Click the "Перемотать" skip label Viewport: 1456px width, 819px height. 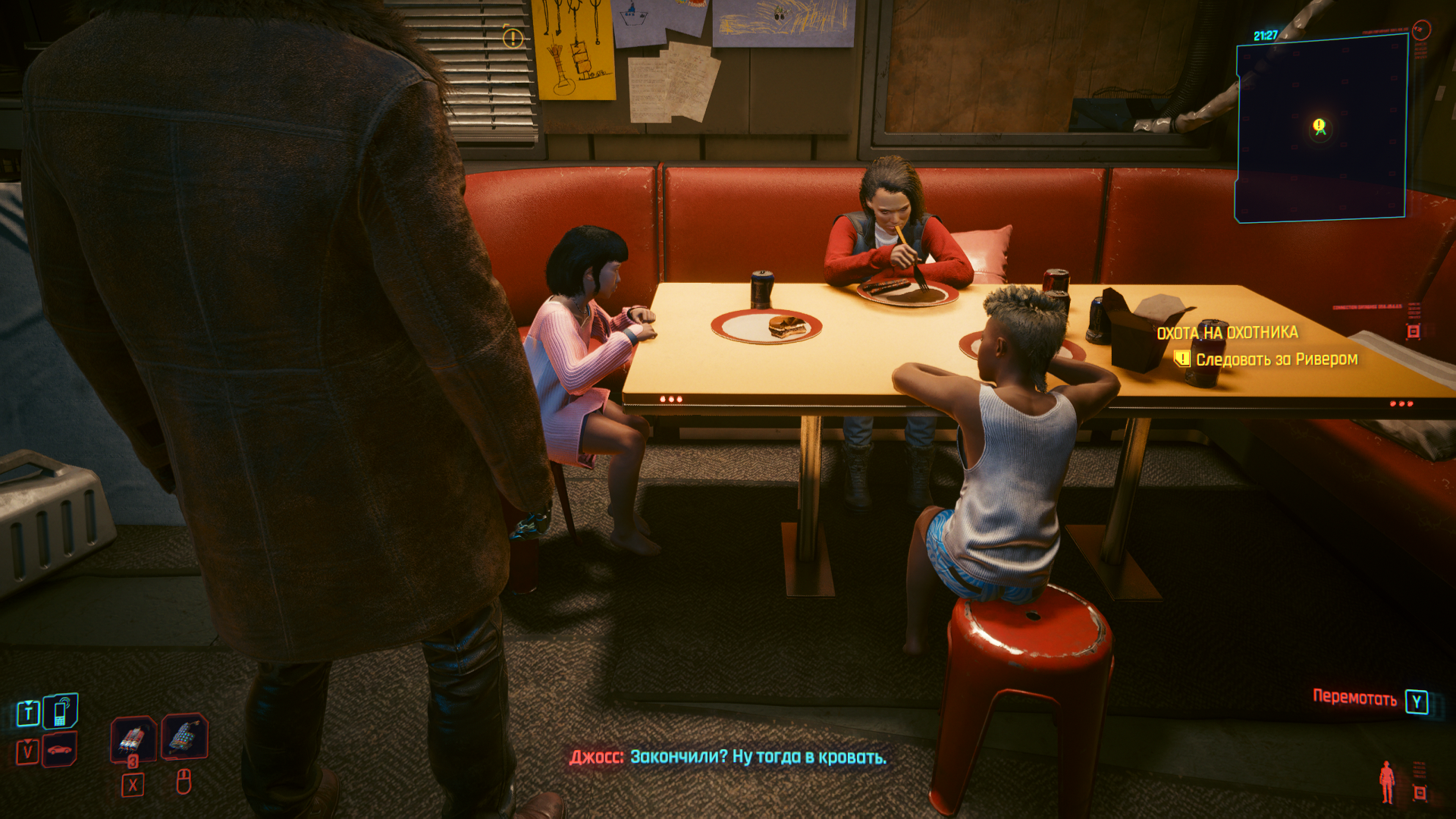1354,698
